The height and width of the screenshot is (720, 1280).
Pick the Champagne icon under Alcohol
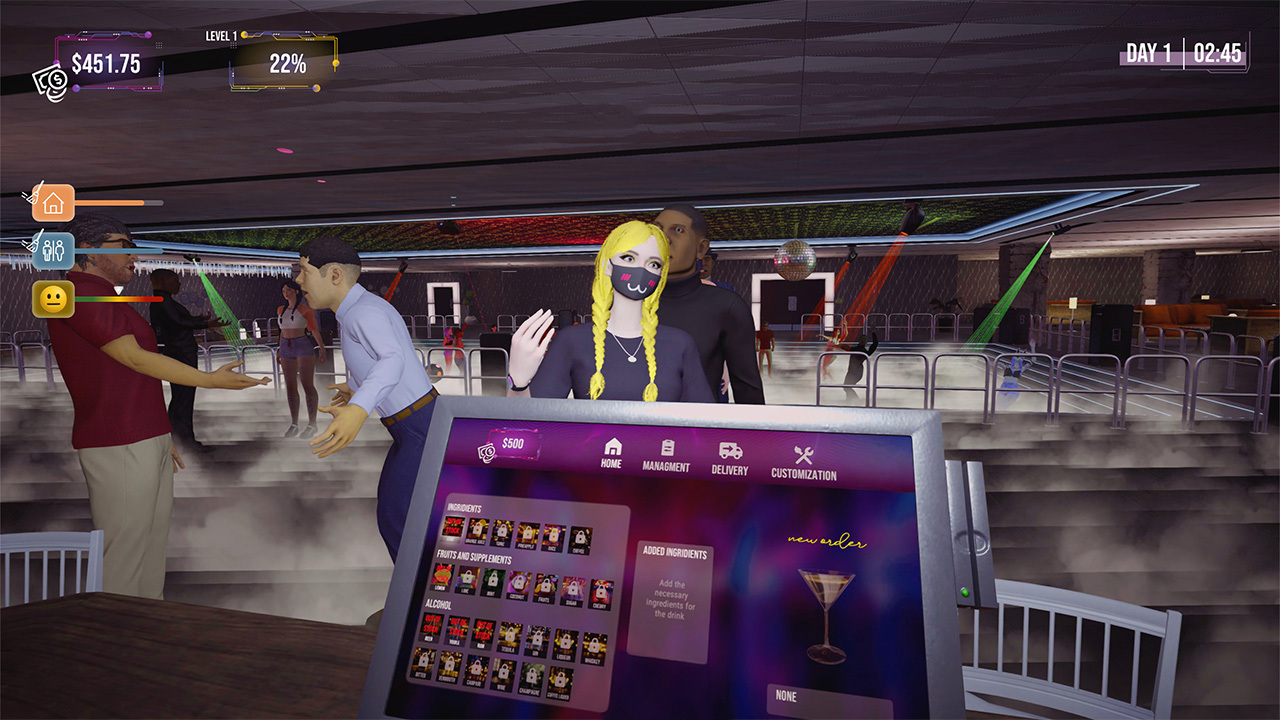[x=532, y=678]
